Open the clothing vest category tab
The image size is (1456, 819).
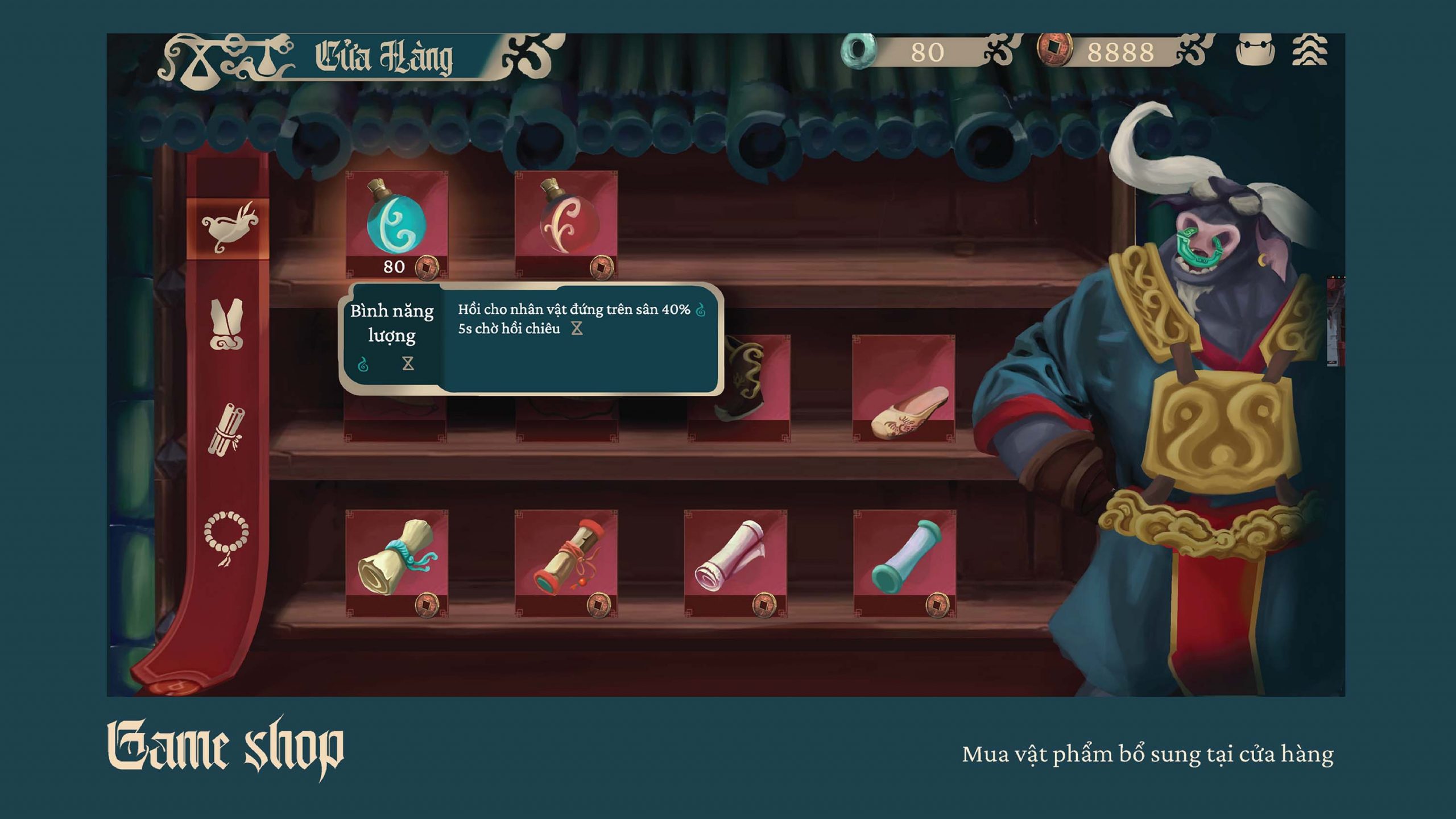(227, 324)
